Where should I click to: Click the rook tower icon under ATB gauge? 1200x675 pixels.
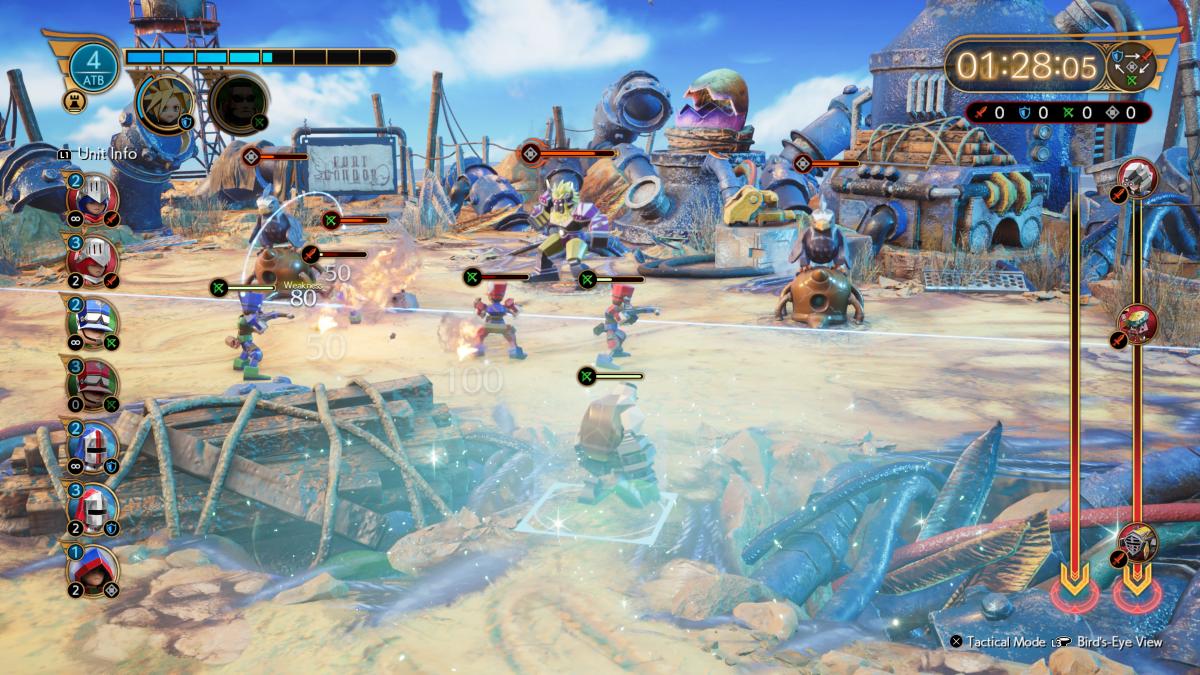click(79, 101)
